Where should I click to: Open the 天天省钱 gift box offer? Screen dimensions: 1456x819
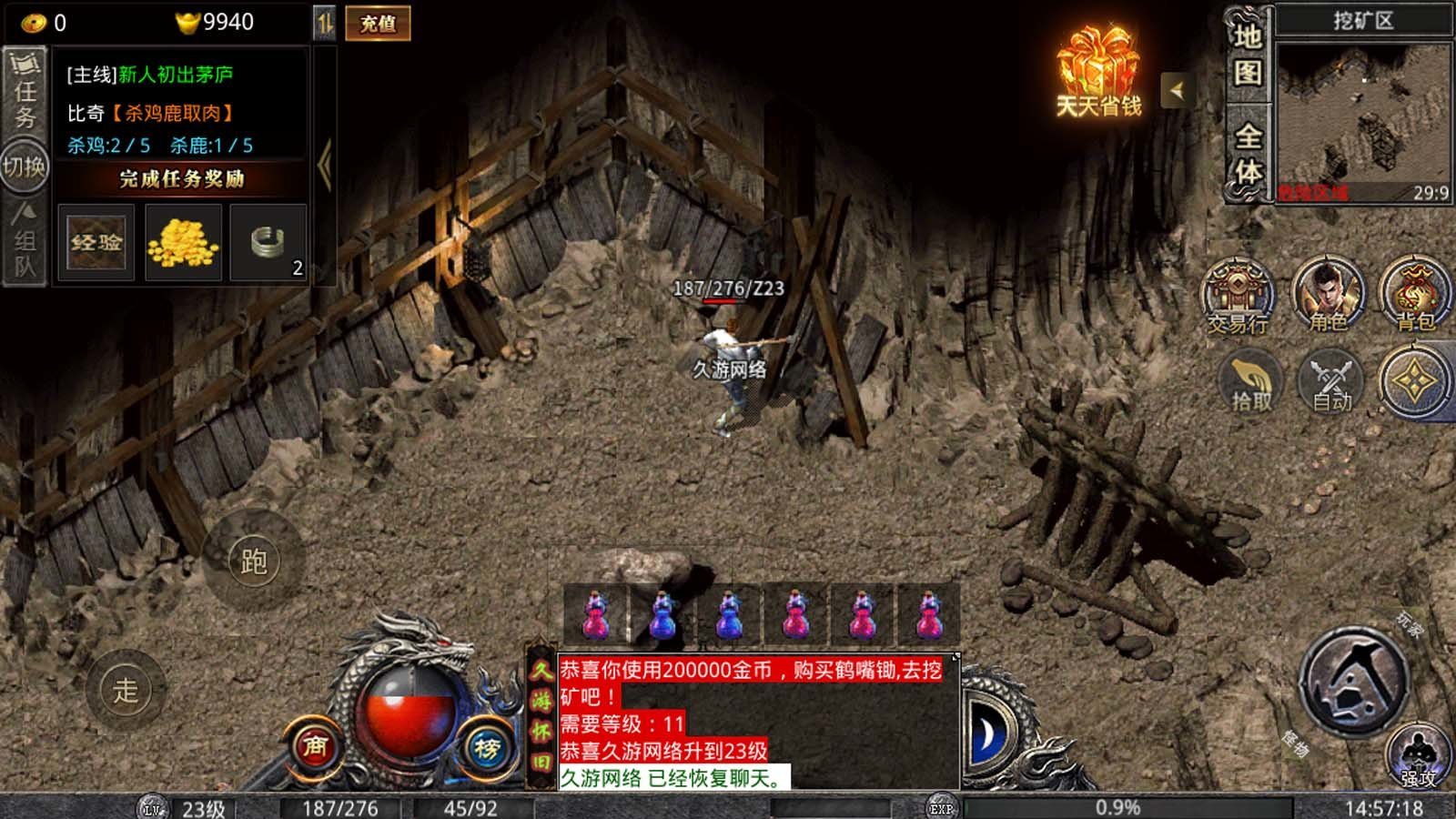(x=1098, y=73)
